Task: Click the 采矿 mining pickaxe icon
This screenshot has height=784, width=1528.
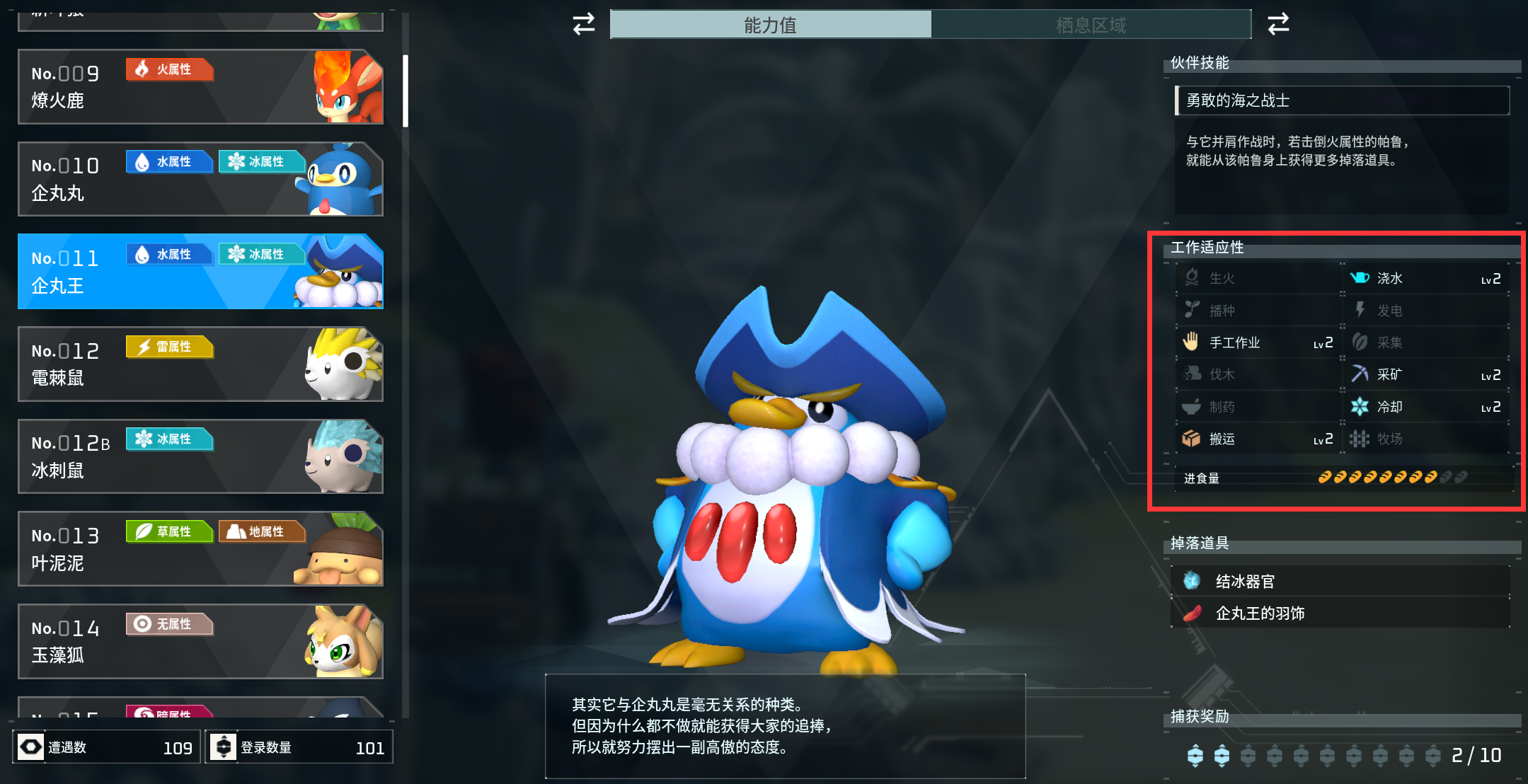Action: pos(1360,374)
